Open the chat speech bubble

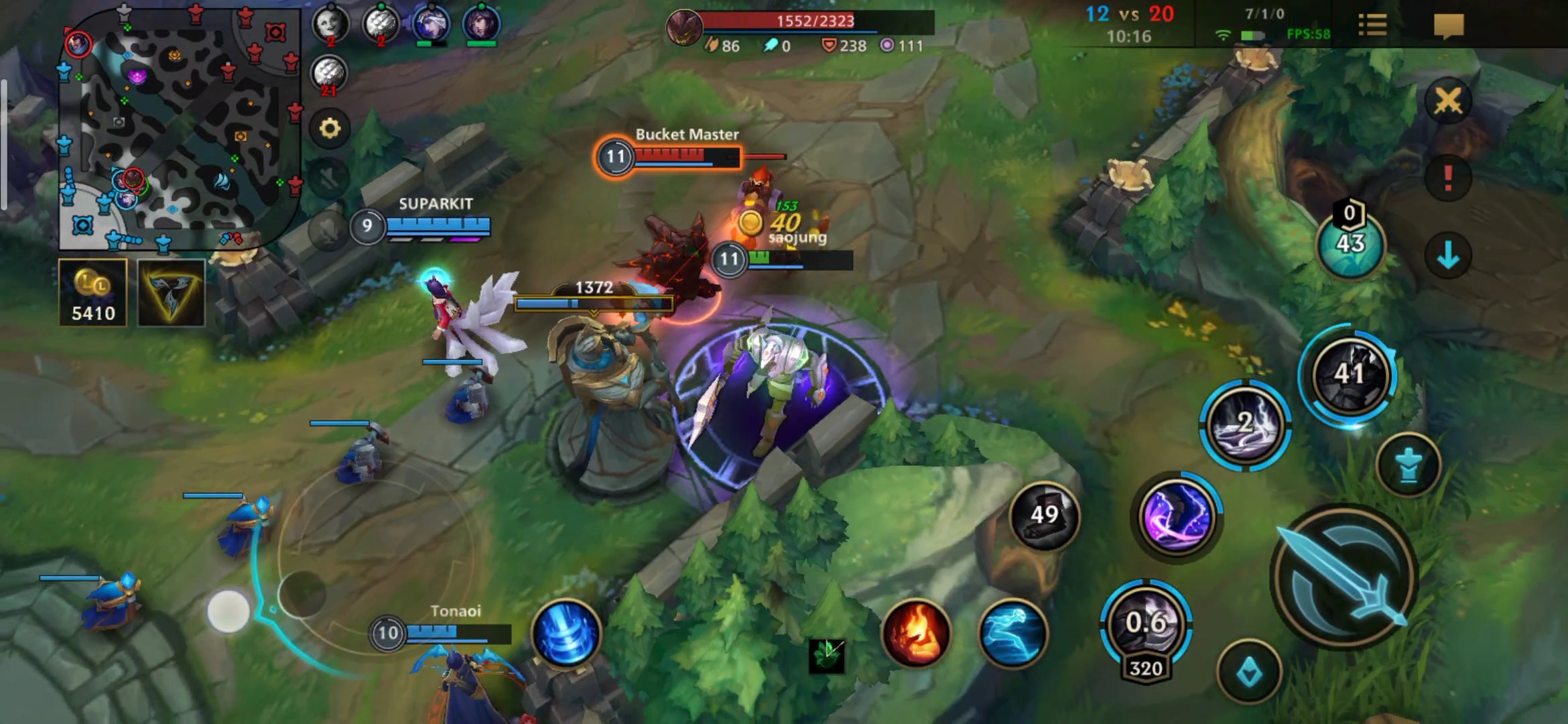[x=1448, y=25]
